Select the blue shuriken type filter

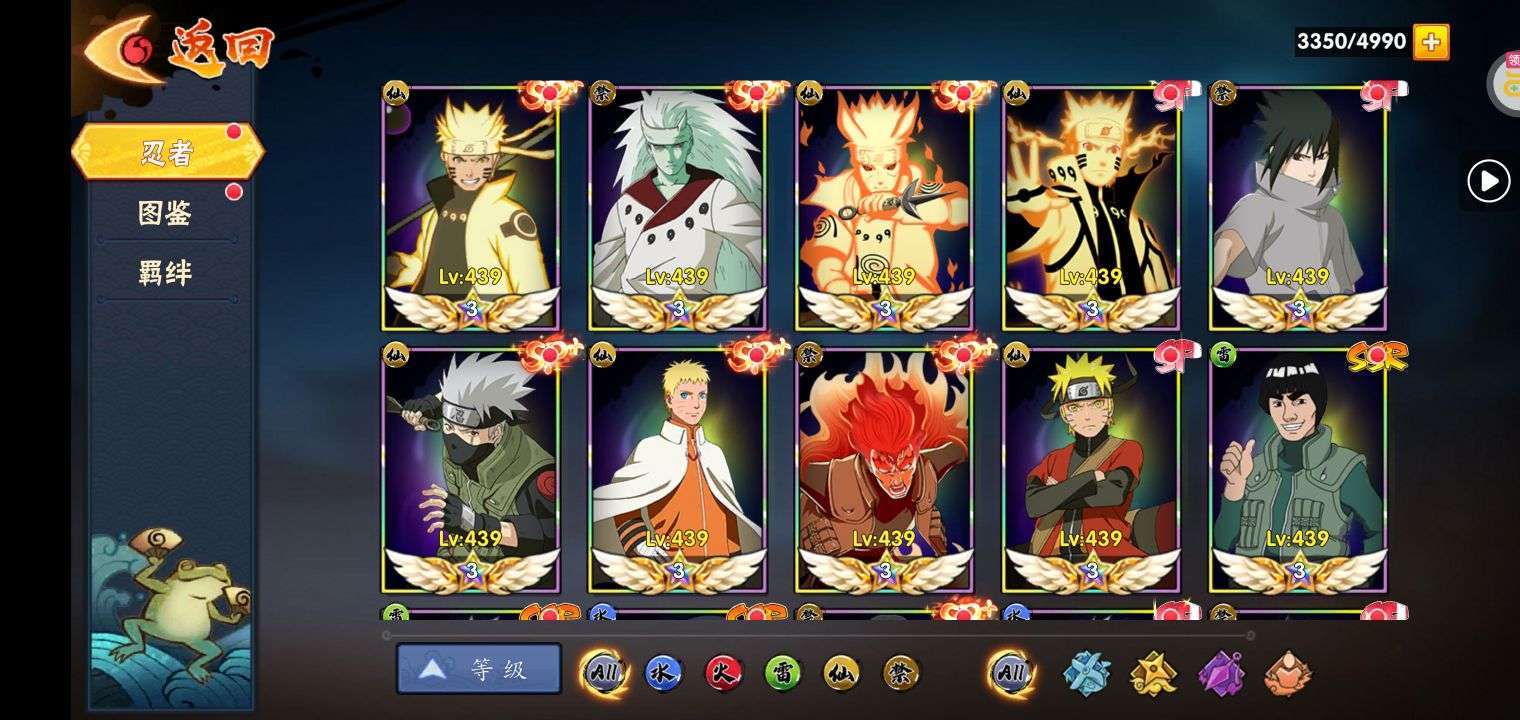pos(1086,673)
